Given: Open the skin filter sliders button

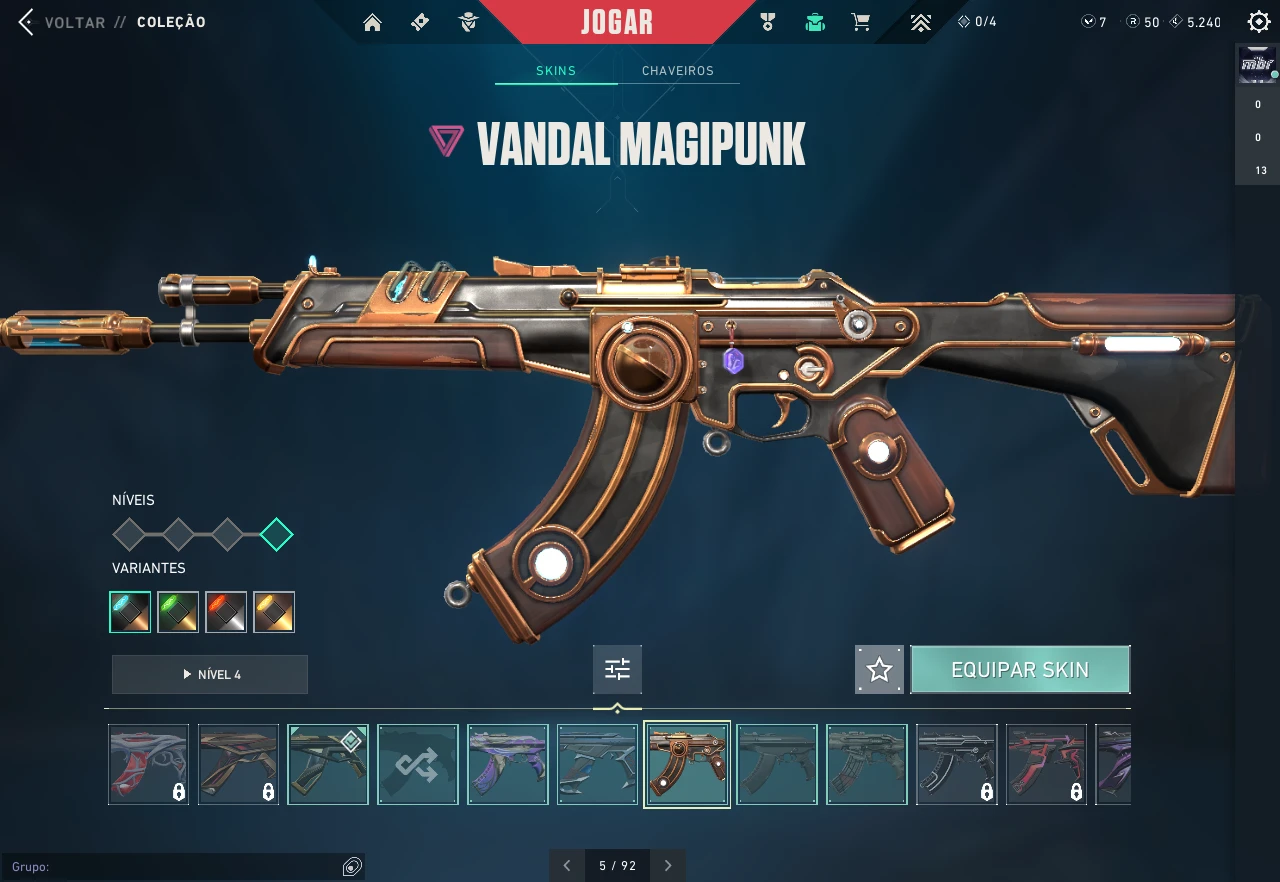Looking at the screenshot, I should point(617,669).
